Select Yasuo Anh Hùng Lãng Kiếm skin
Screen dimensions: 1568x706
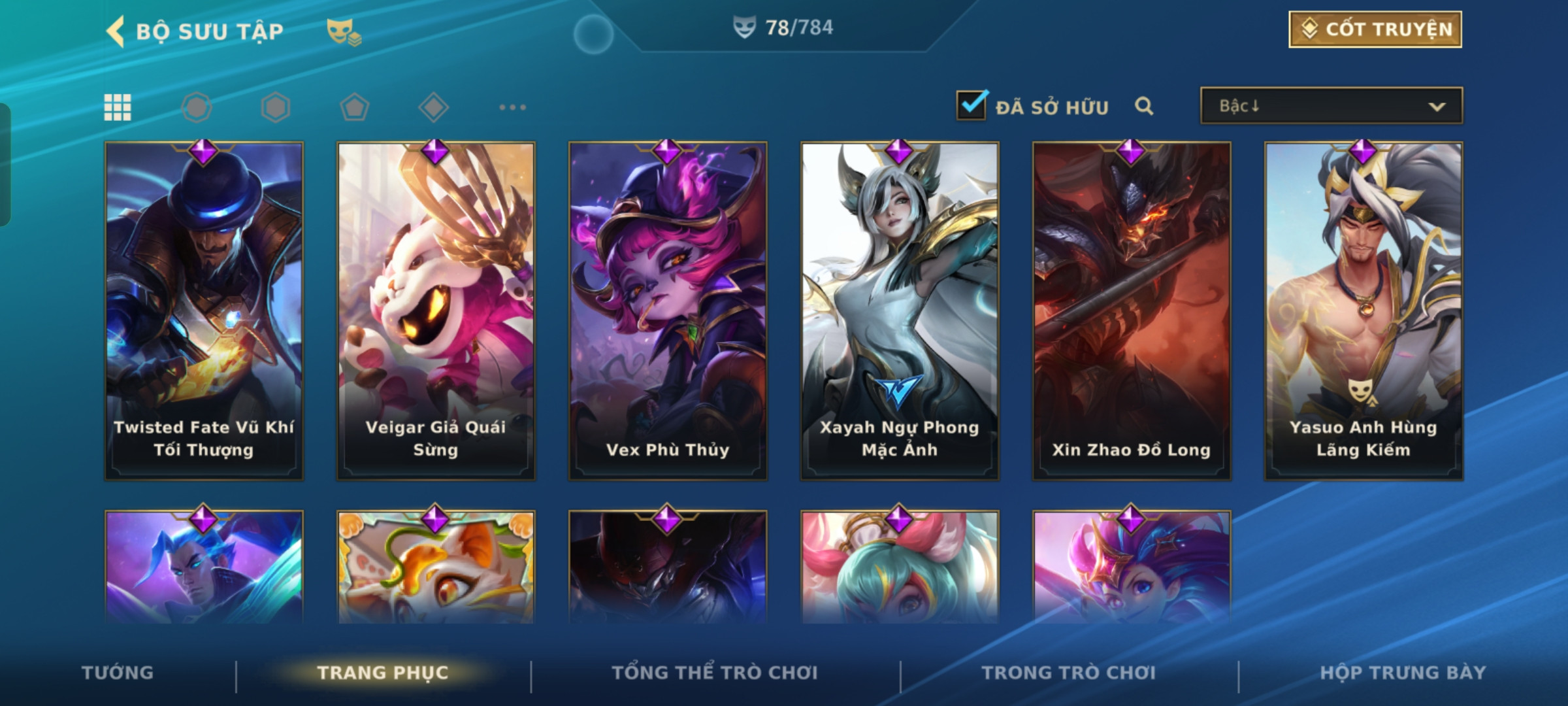click(1364, 311)
